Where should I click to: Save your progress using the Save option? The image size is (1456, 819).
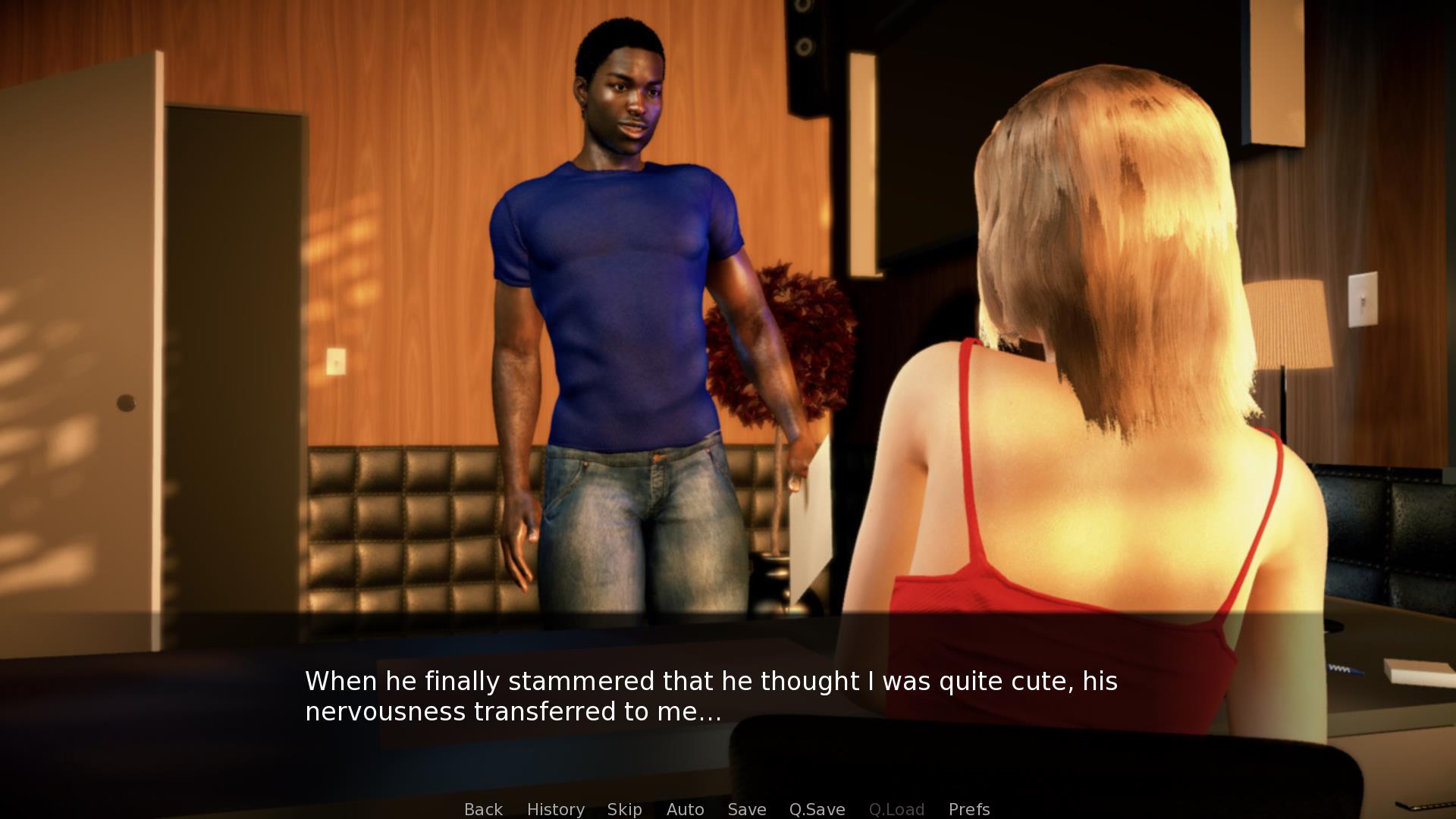[x=746, y=809]
